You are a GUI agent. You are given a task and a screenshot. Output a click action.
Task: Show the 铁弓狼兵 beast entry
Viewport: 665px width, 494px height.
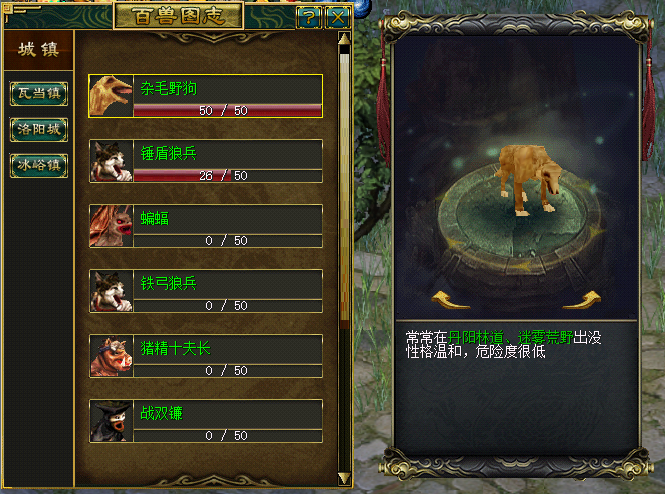pos(206,291)
